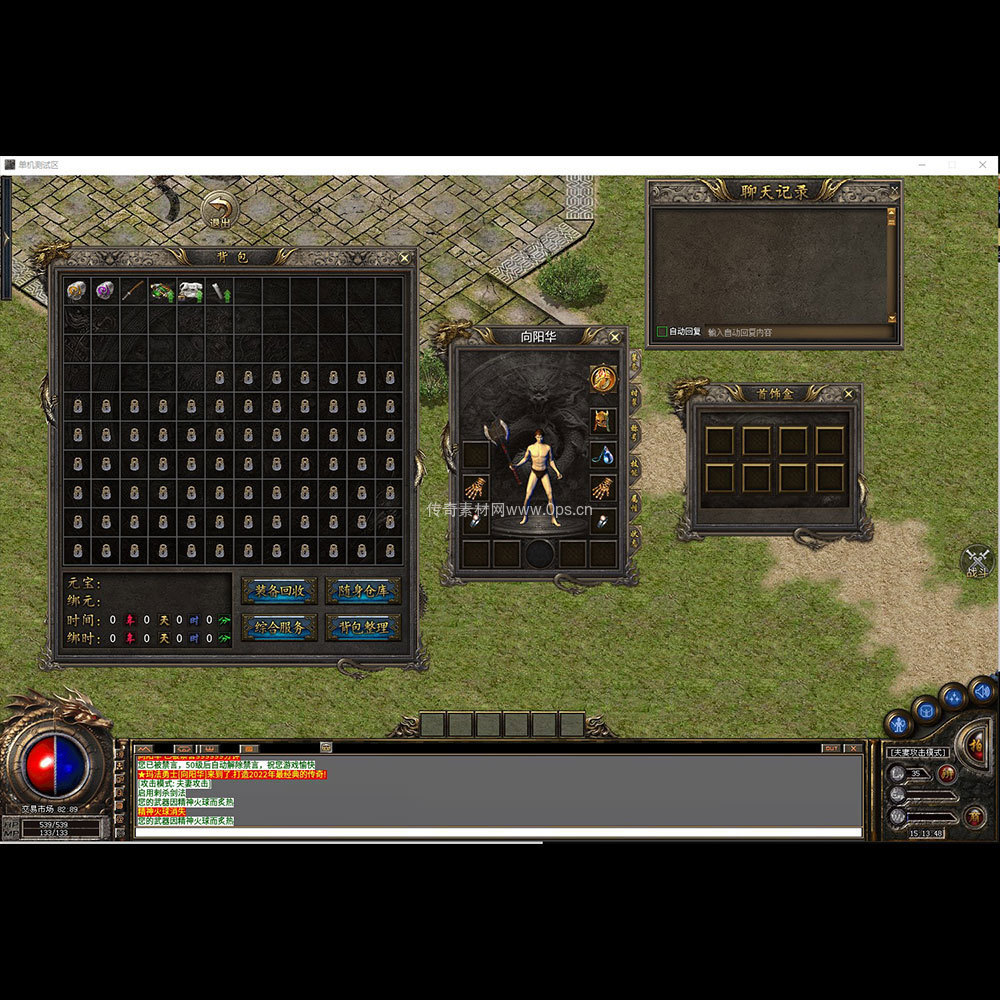Select the equipped blue necklace slot
1000x1000 pixels.
[x=602, y=455]
